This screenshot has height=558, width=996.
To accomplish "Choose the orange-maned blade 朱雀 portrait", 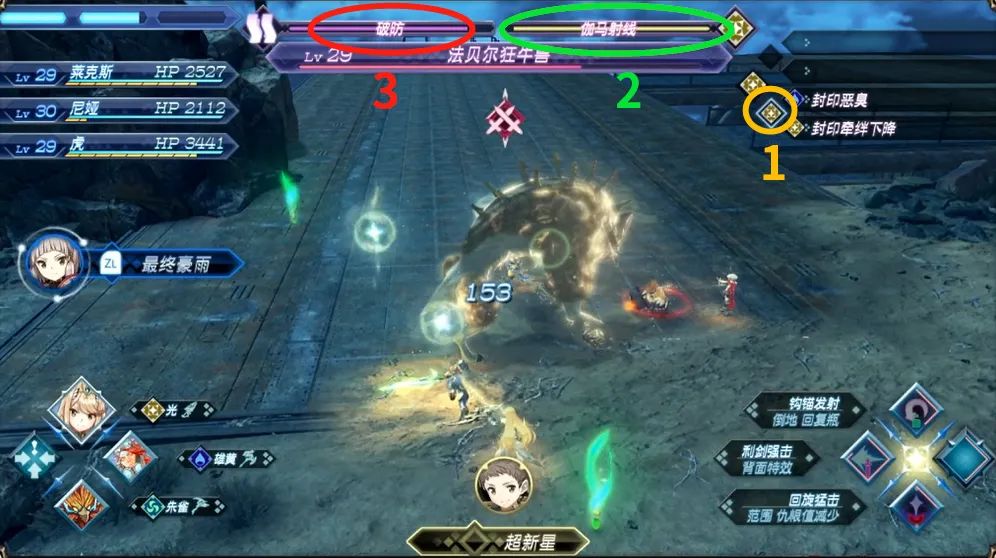I will pos(81,504).
